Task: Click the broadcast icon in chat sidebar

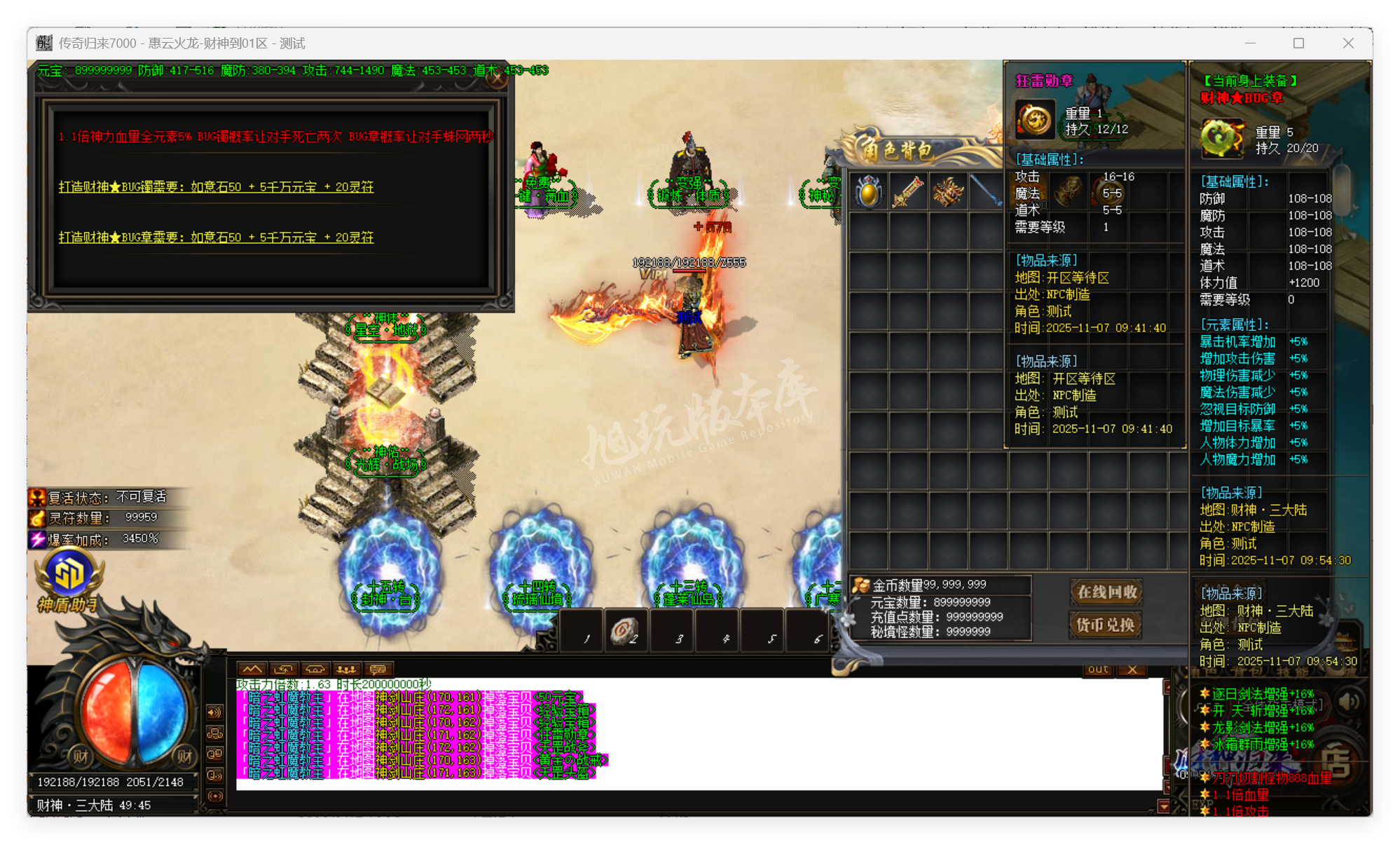Action: click(214, 796)
